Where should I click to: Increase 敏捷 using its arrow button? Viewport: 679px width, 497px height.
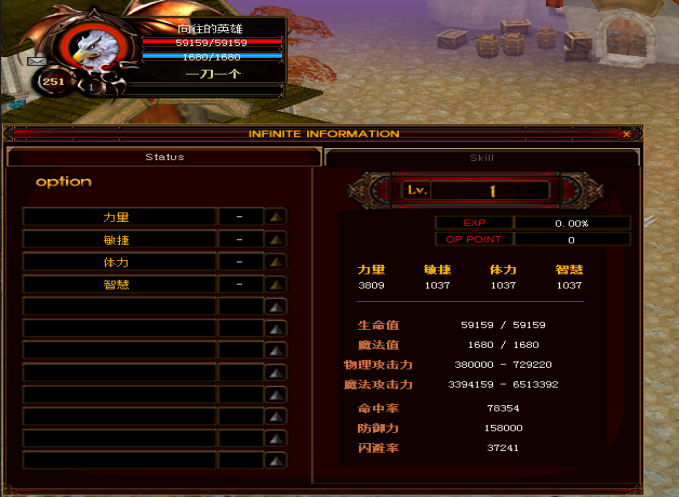point(276,239)
